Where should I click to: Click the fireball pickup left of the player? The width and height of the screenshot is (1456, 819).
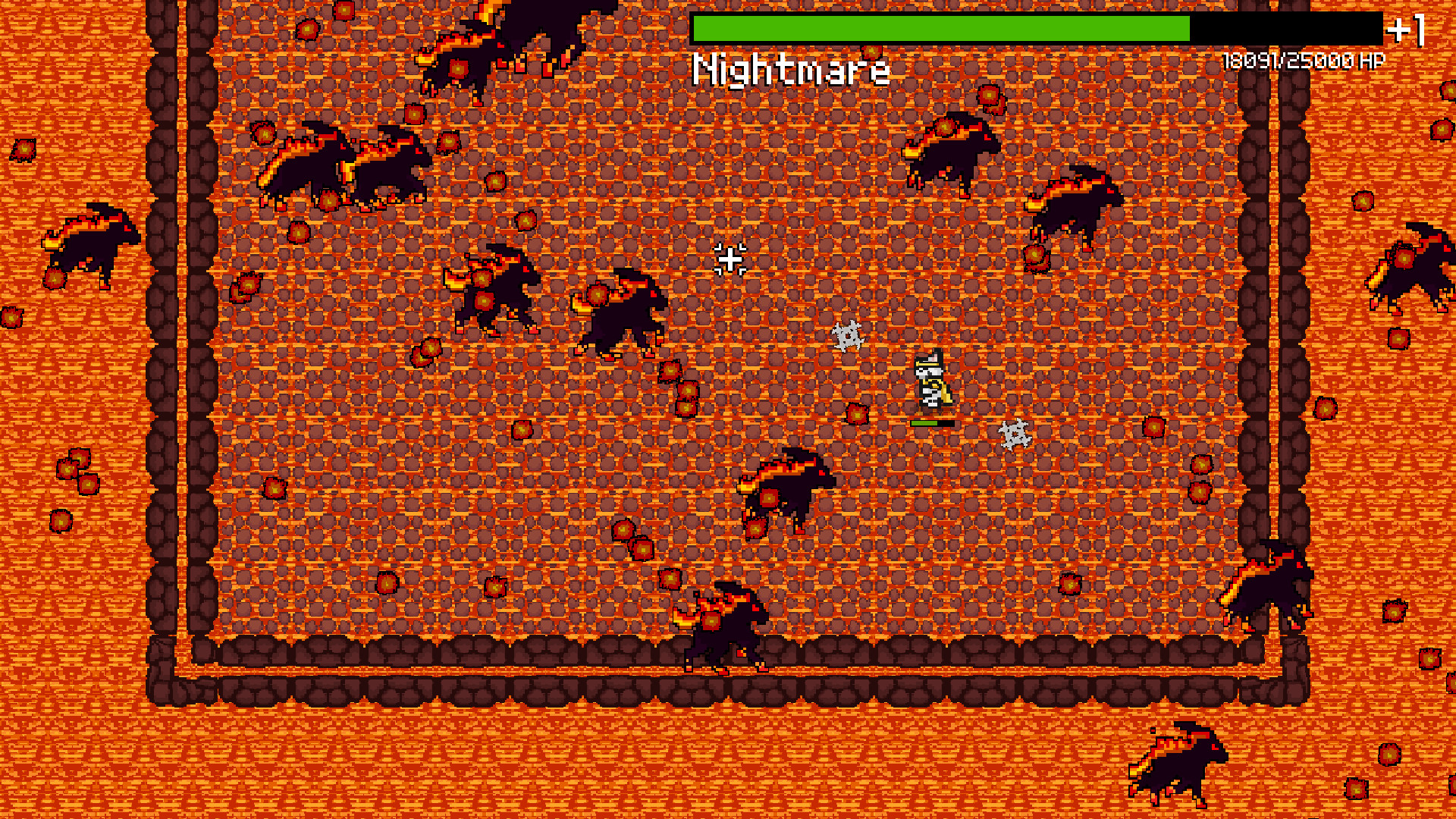(x=858, y=413)
